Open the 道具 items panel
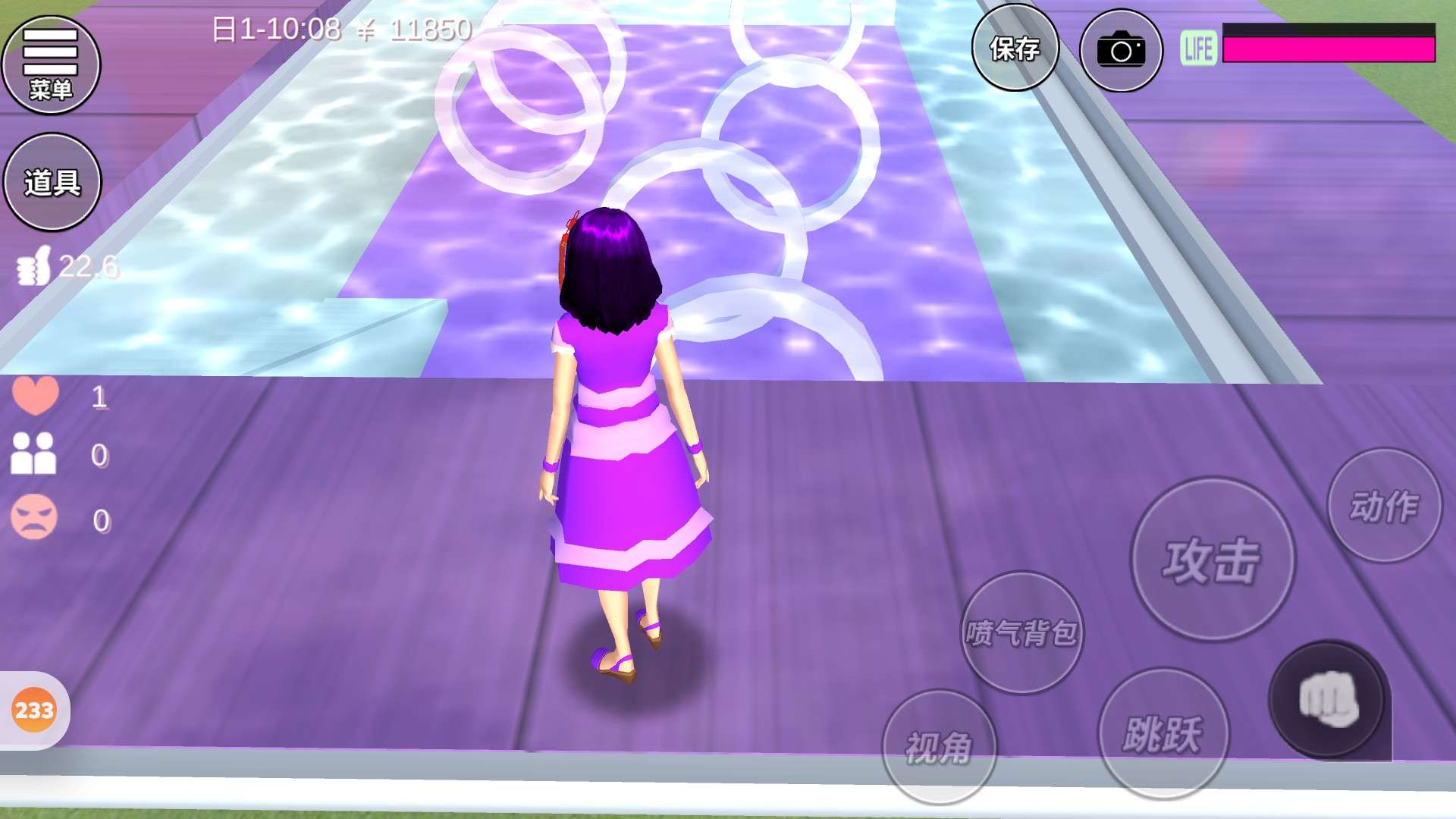 click(x=52, y=182)
